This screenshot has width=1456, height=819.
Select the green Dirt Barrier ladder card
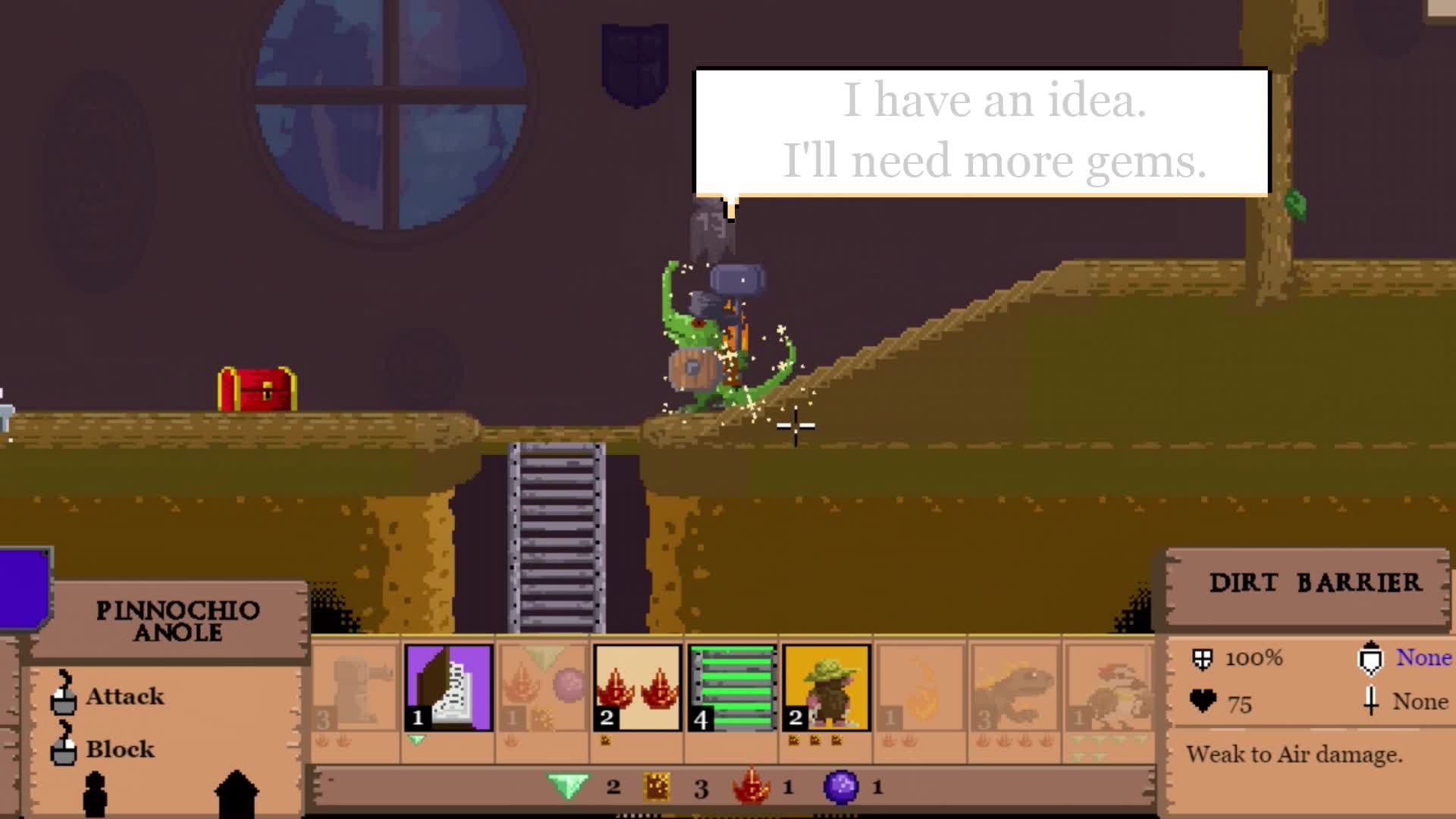point(731,686)
